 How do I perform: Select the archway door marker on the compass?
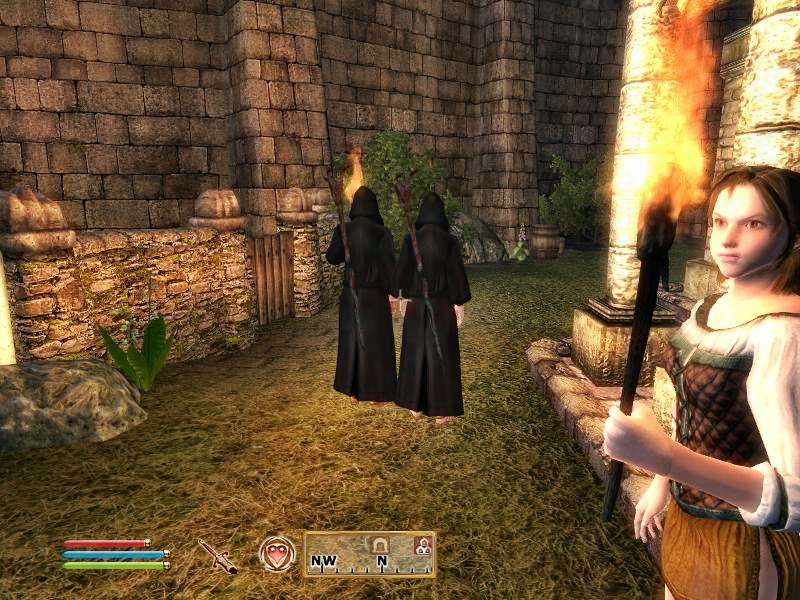tap(381, 545)
